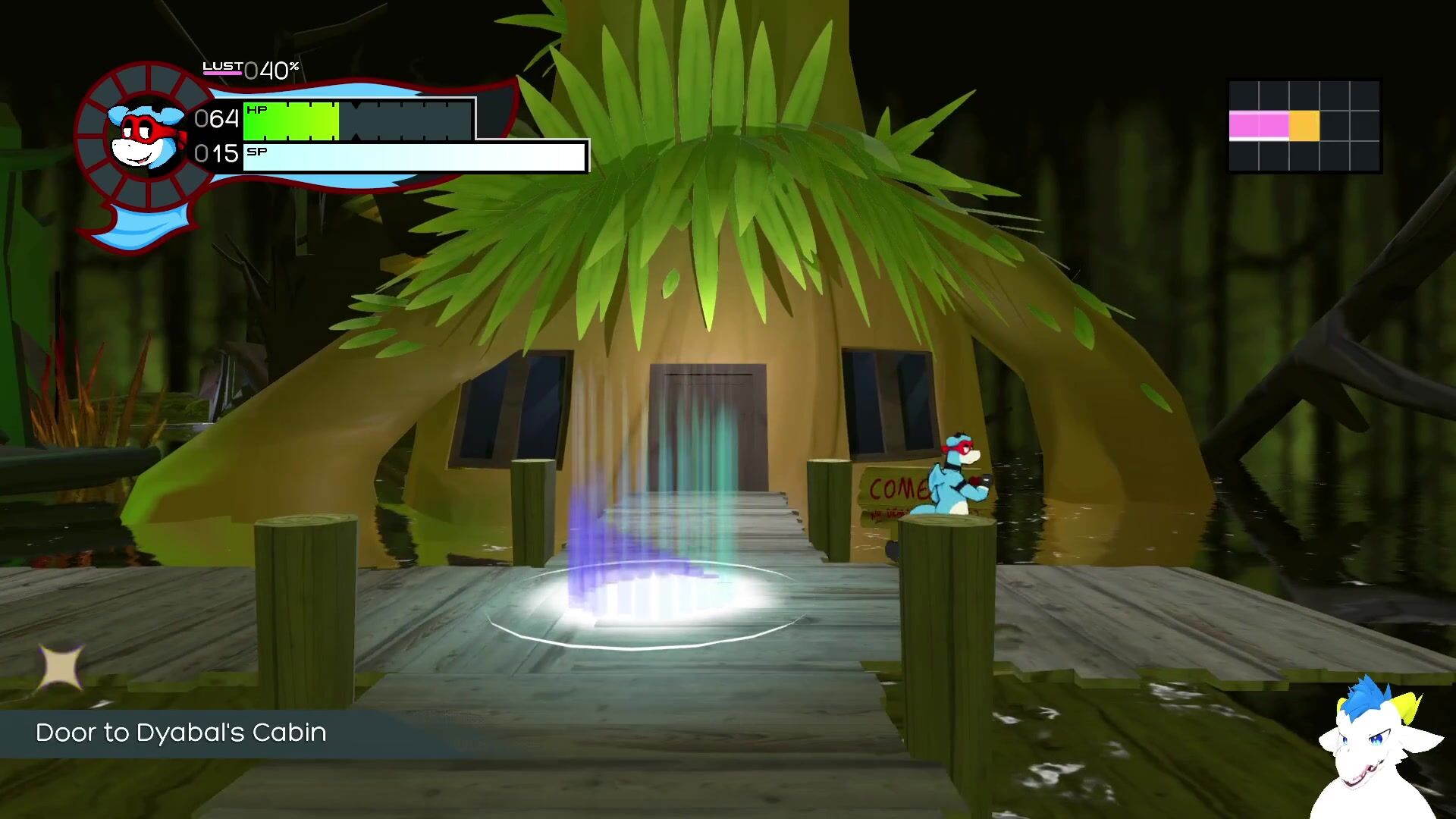Click the masked character portrait
Screen dimensions: 1456x819
[146, 138]
